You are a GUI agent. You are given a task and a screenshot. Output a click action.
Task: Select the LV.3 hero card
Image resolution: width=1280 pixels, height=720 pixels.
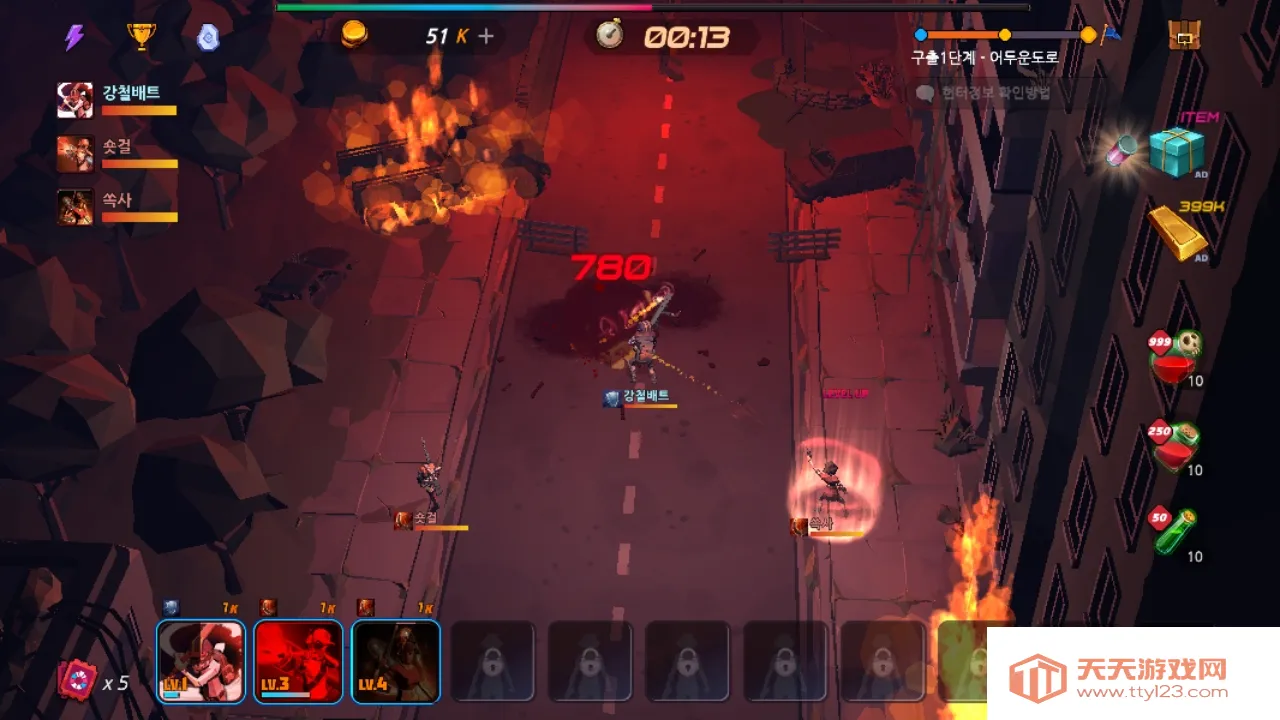click(297, 660)
